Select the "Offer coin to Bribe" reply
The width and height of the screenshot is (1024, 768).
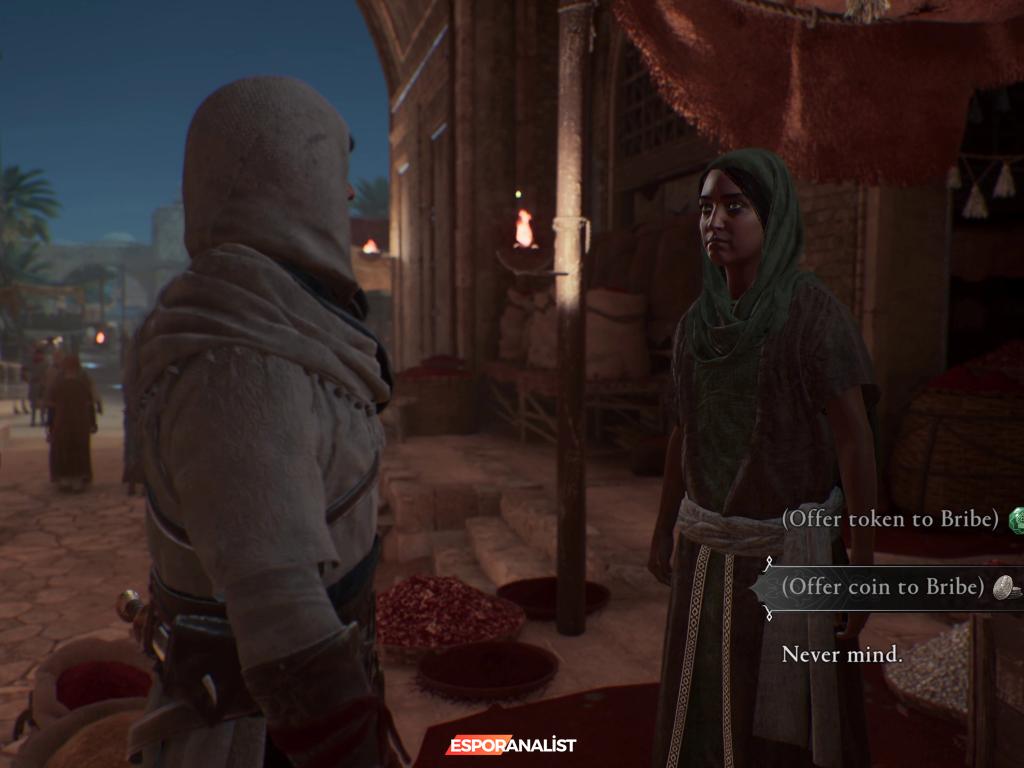pyautogui.click(x=882, y=587)
